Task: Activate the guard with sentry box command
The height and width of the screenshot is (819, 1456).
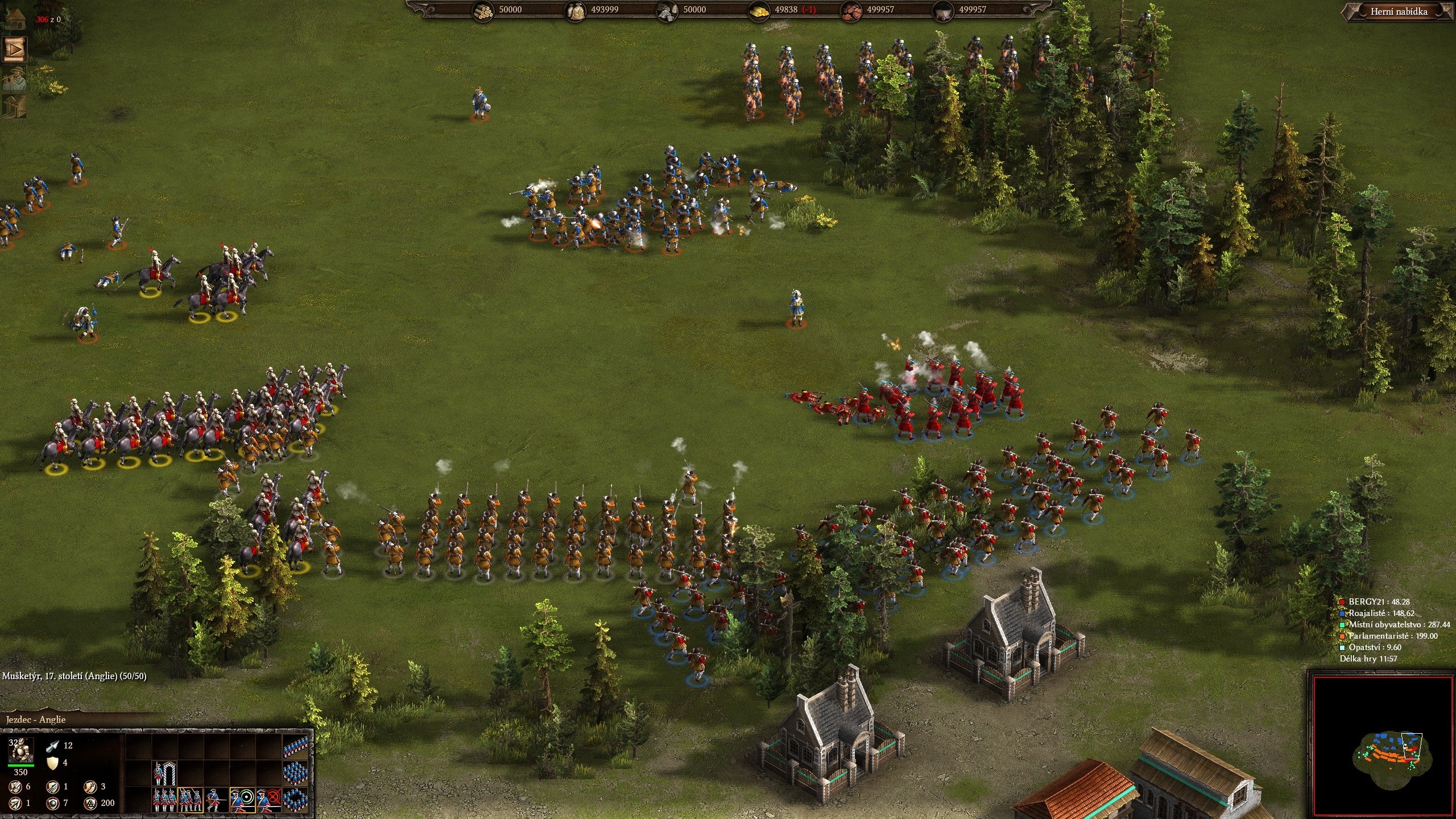Action: [x=164, y=773]
